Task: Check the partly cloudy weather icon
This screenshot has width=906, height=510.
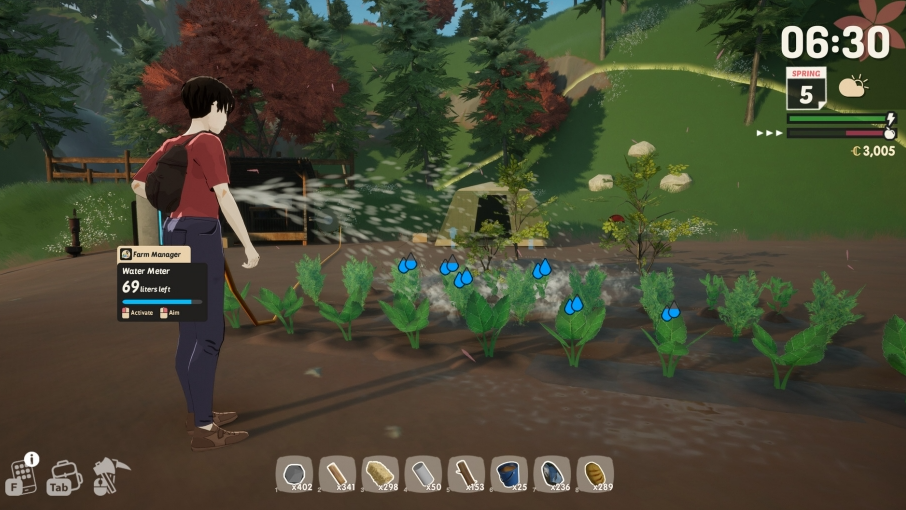Action: point(853,87)
